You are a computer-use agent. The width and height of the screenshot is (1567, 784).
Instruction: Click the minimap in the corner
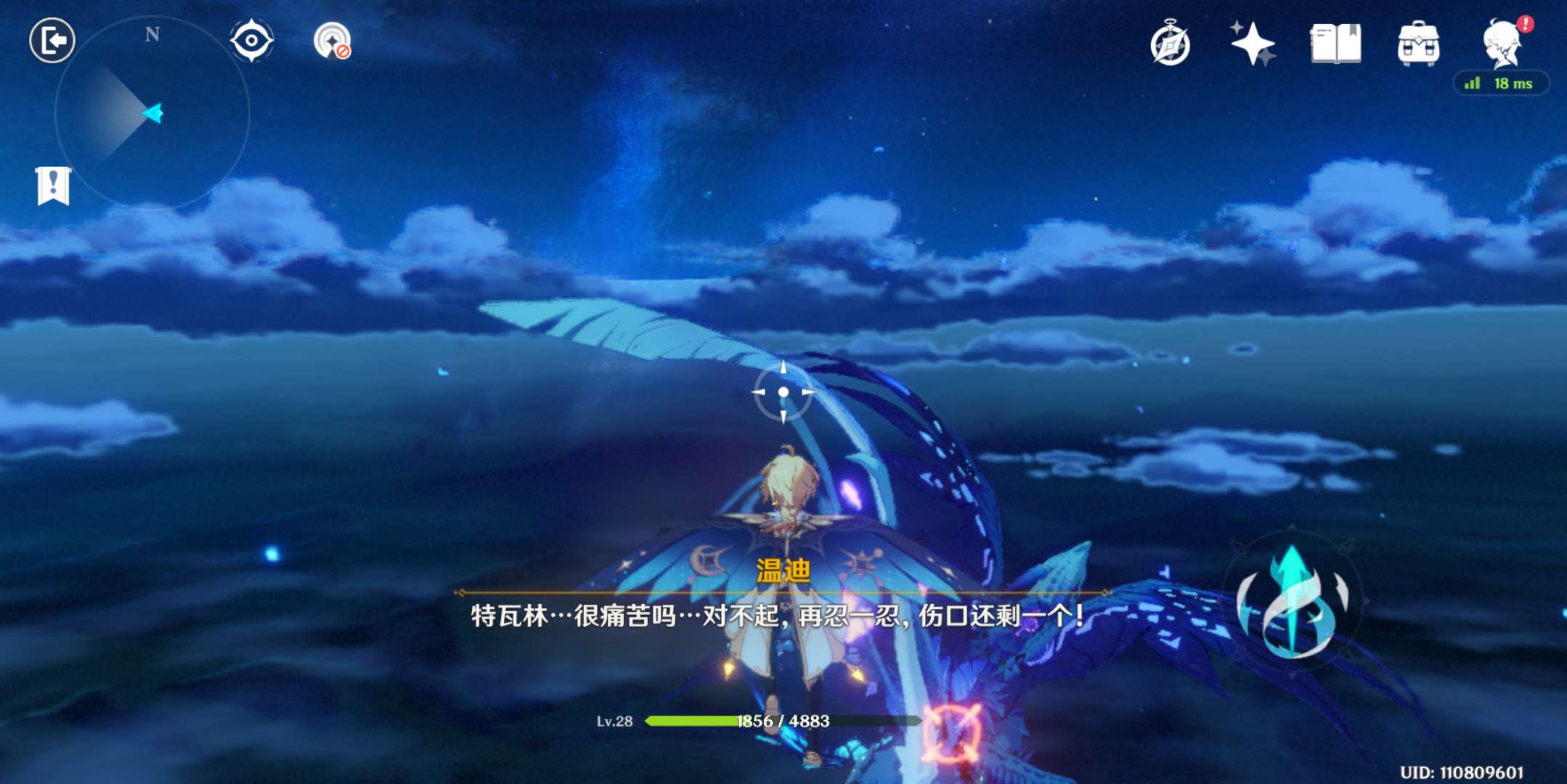[152, 113]
